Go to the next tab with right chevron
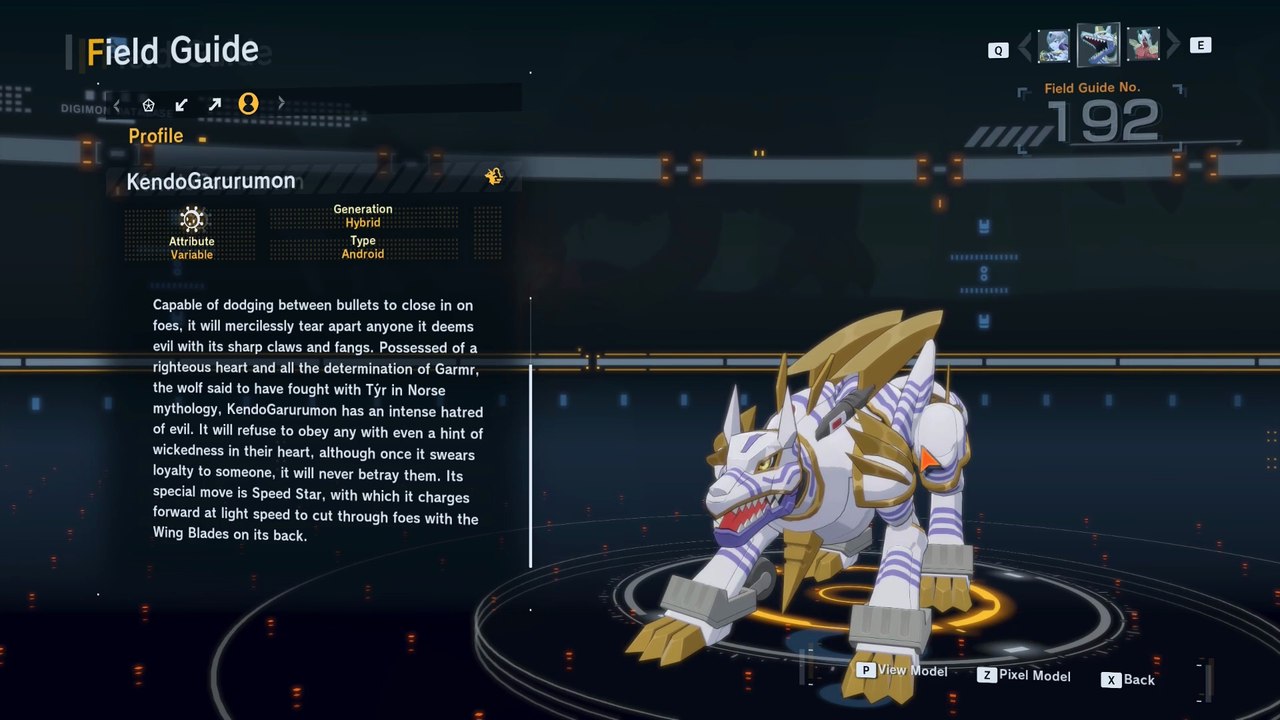Viewport: 1280px width, 720px height. 281,104
